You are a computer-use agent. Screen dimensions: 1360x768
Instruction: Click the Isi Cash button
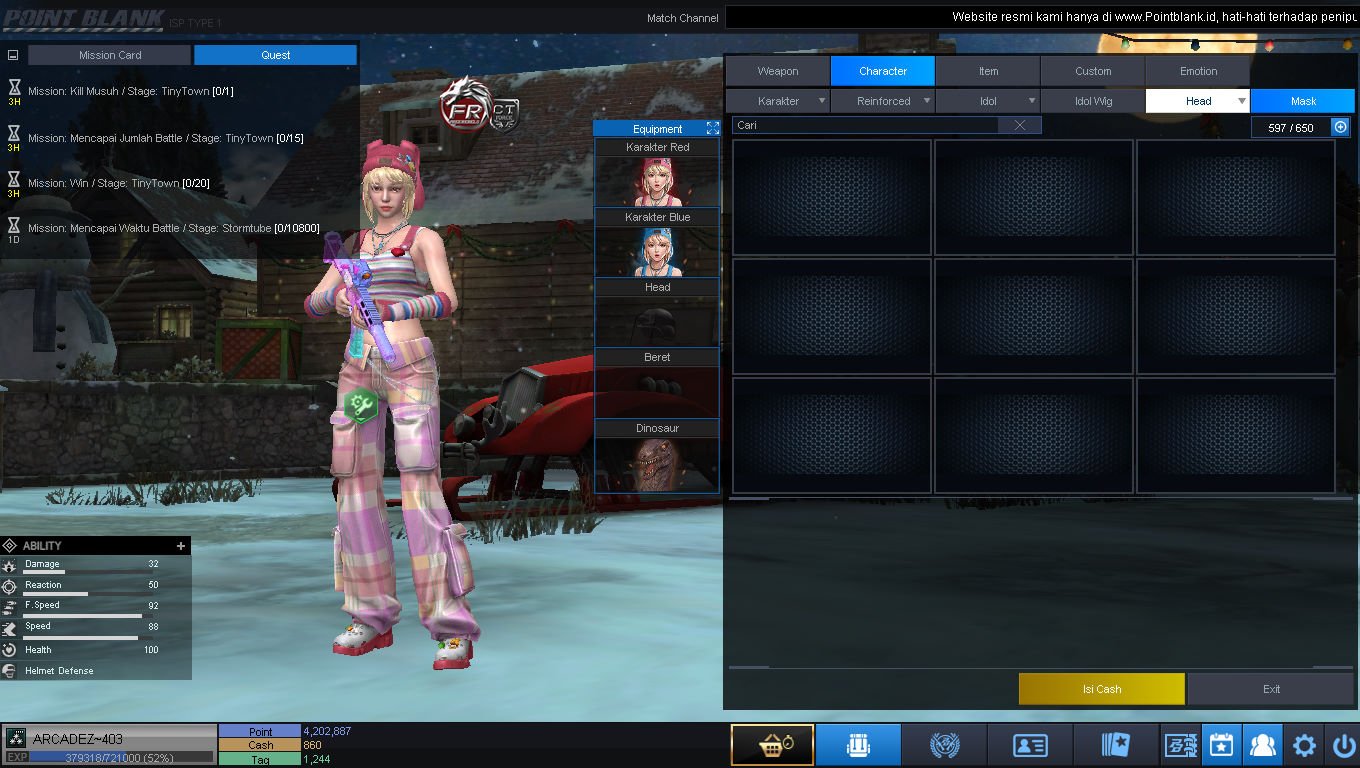tap(1101, 689)
